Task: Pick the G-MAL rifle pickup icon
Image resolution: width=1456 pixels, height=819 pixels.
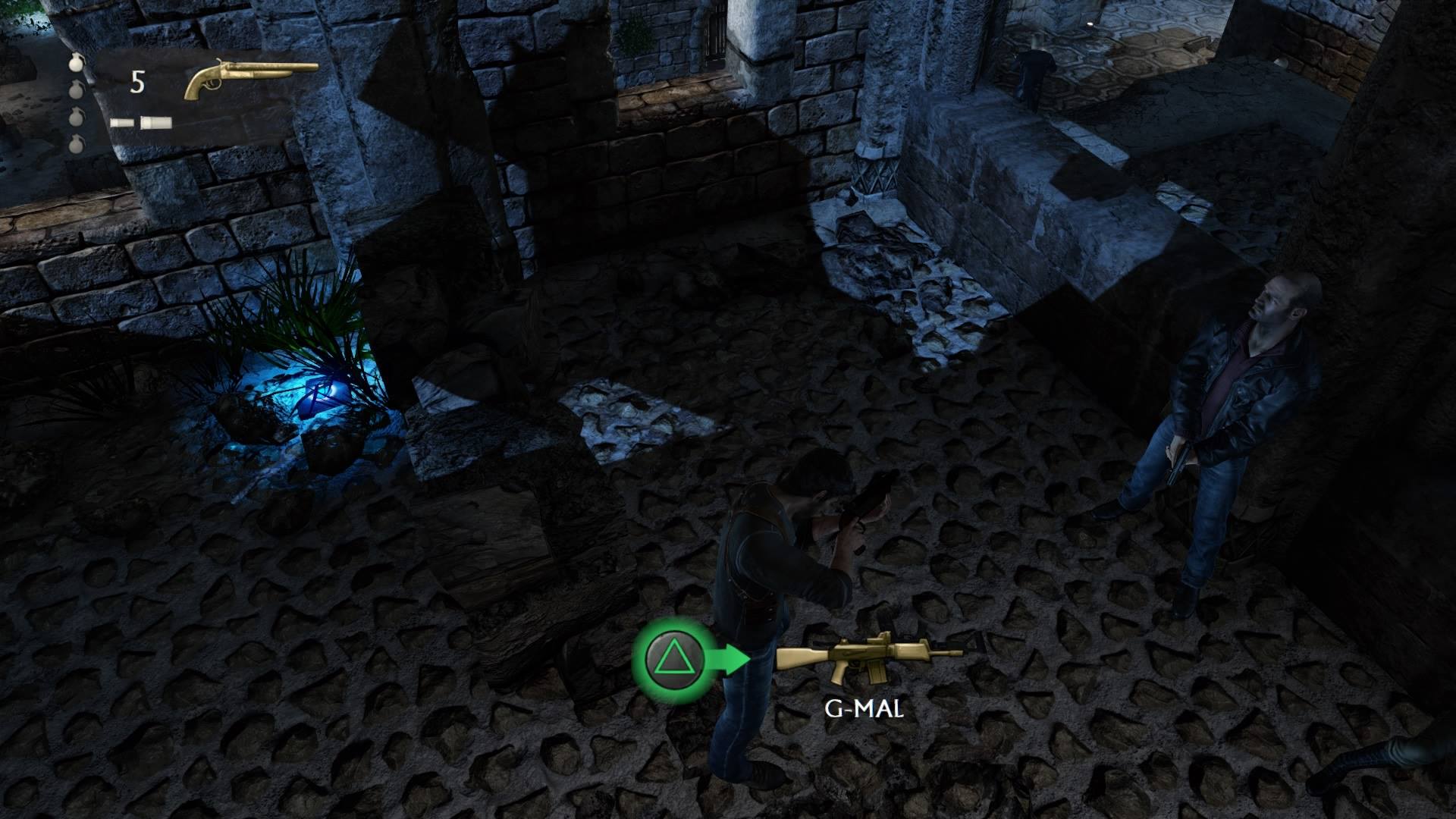Action: pos(868,656)
